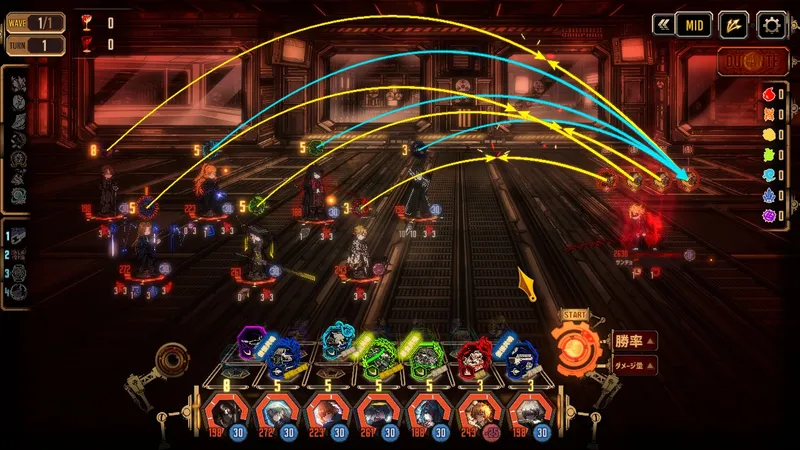Screen dimensions: 800x450
Task: Click the red Wrath resource icon
Action: (768, 93)
